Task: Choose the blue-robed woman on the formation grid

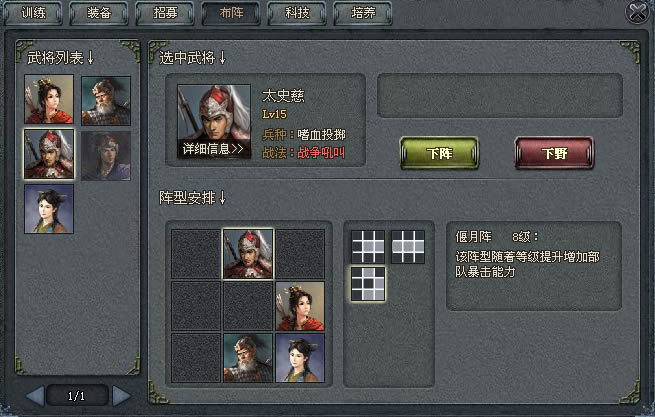Action: coord(300,358)
